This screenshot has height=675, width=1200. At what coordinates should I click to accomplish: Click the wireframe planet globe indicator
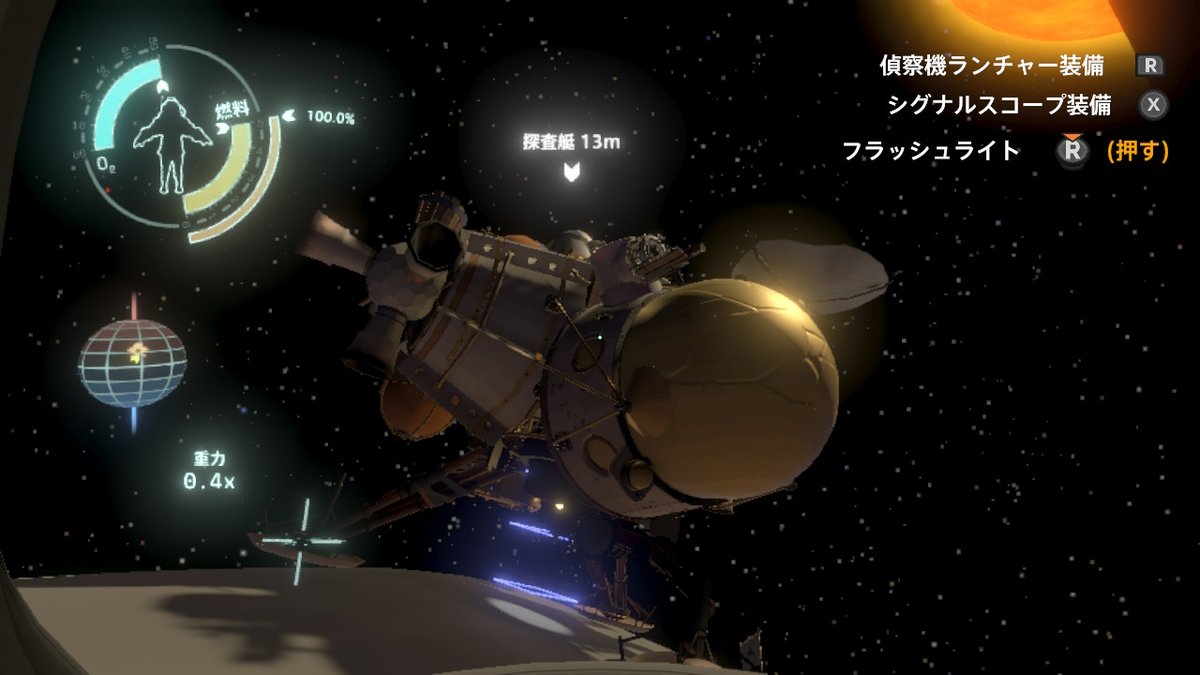tap(133, 362)
